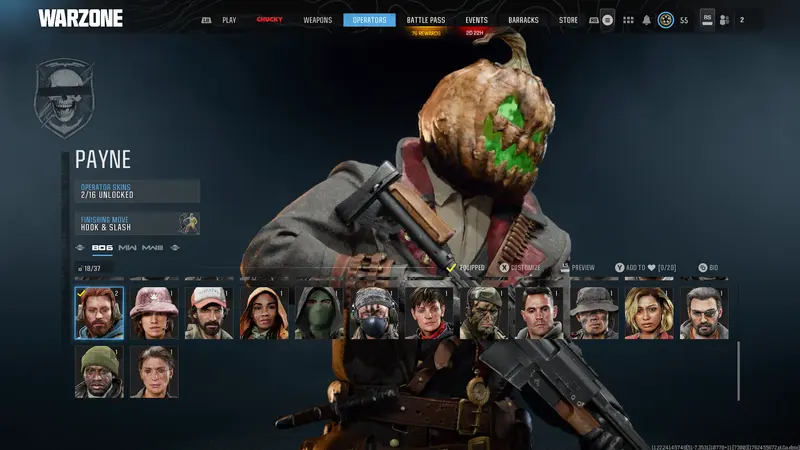Image resolution: width=800 pixels, height=450 pixels.
Task: Open the Chucky event tab
Action: pos(269,20)
